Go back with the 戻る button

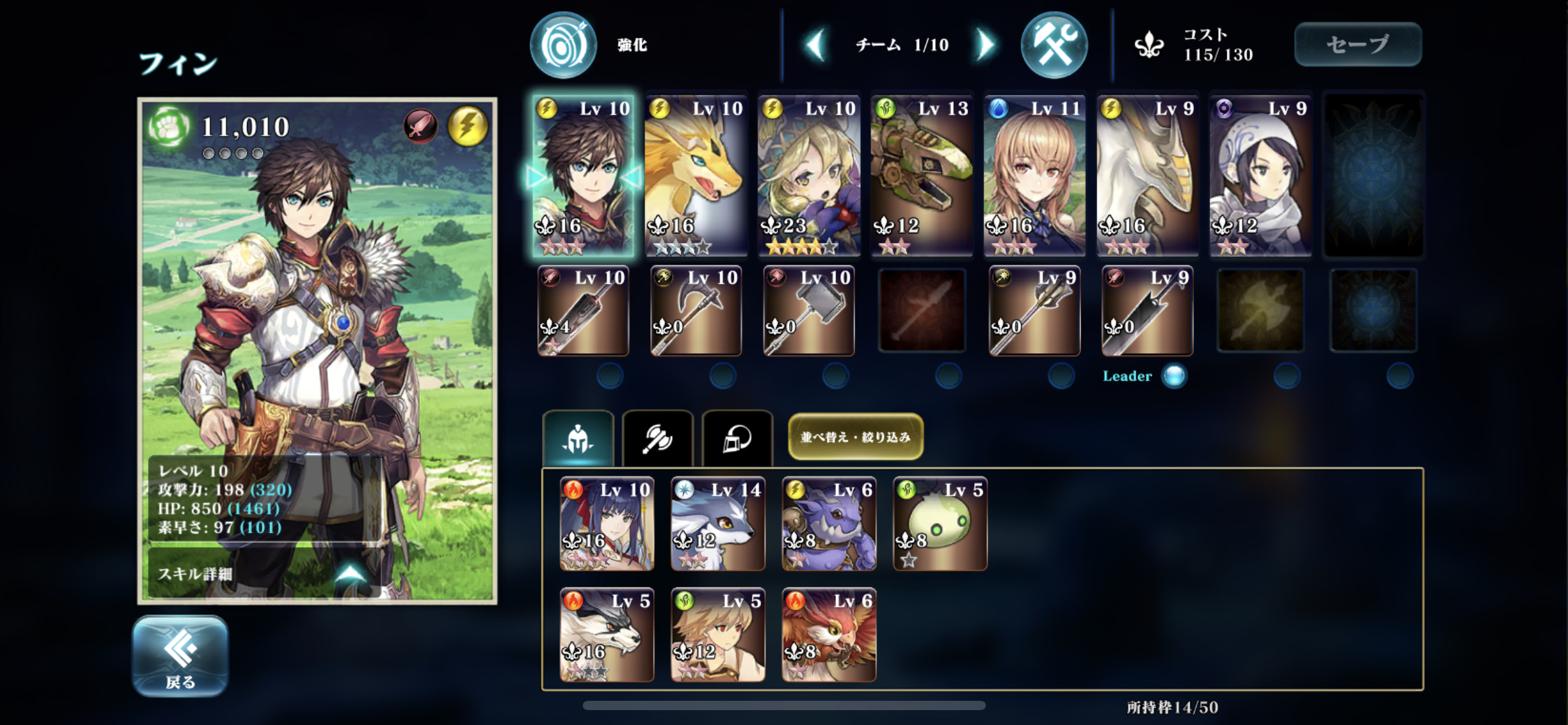180,656
